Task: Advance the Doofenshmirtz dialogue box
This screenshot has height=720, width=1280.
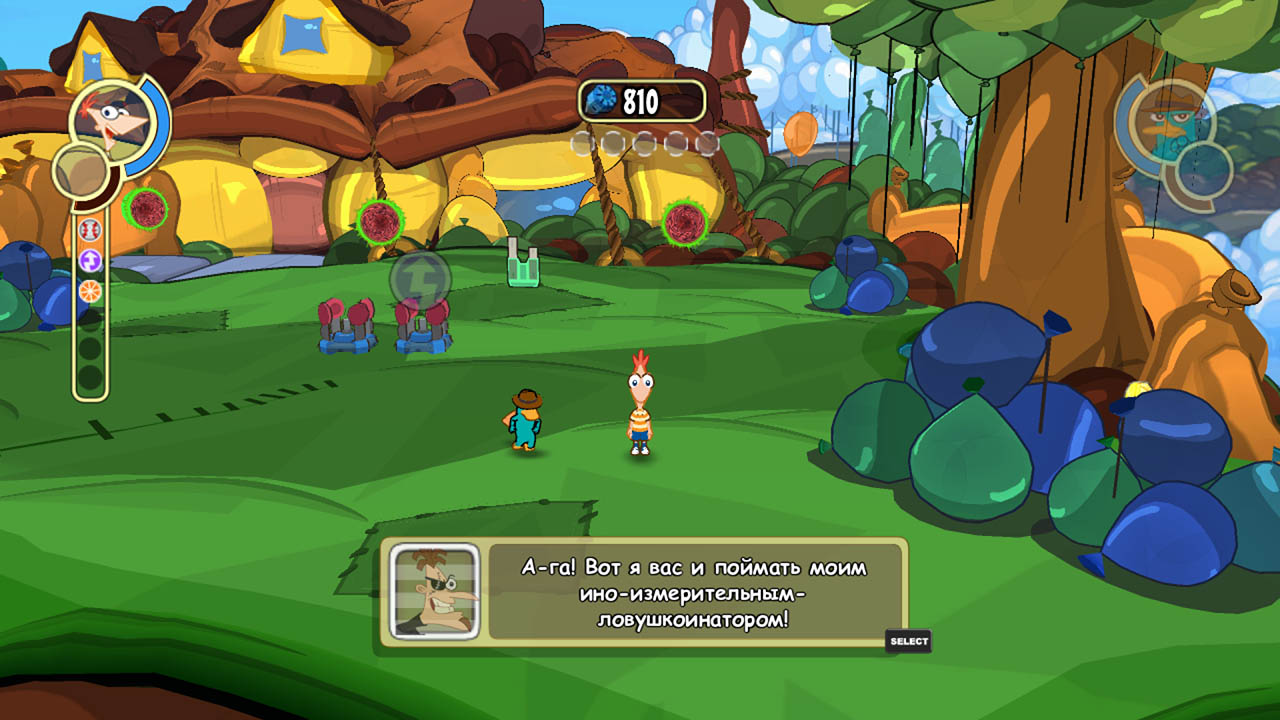Action: [x=908, y=641]
